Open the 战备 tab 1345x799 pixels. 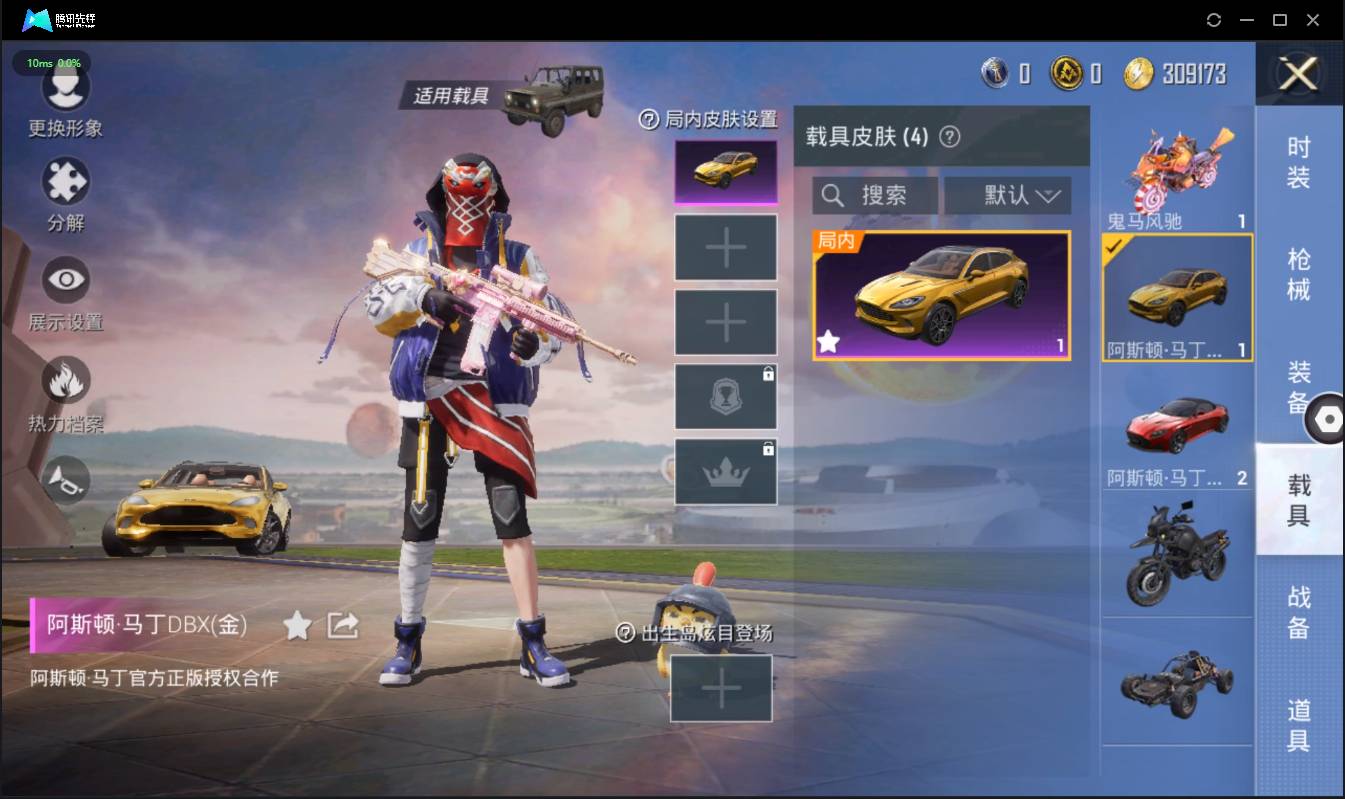1298,612
